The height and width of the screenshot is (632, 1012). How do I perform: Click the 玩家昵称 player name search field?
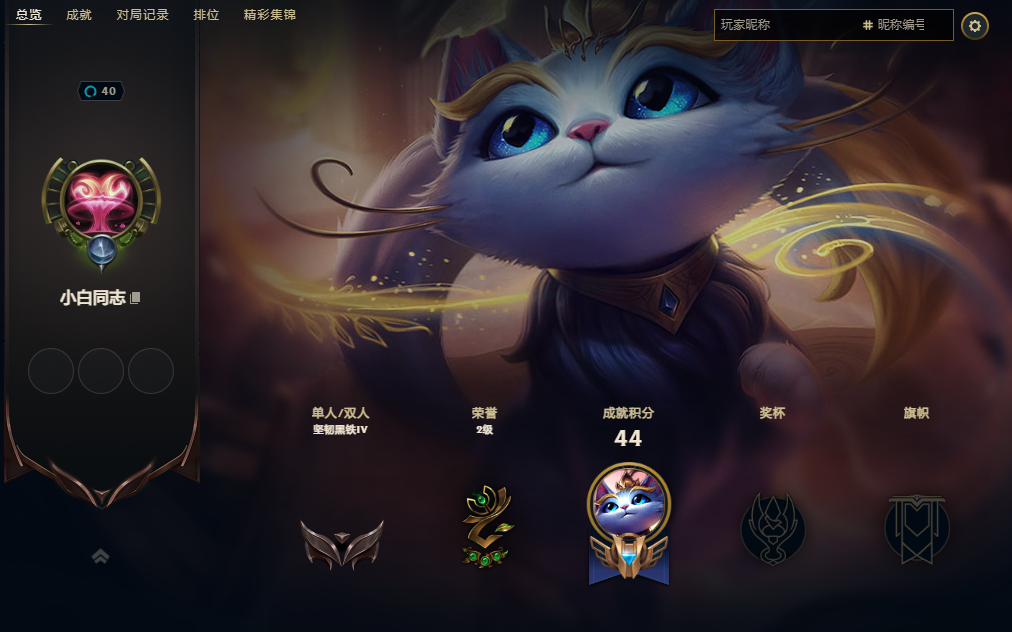(x=785, y=25)
